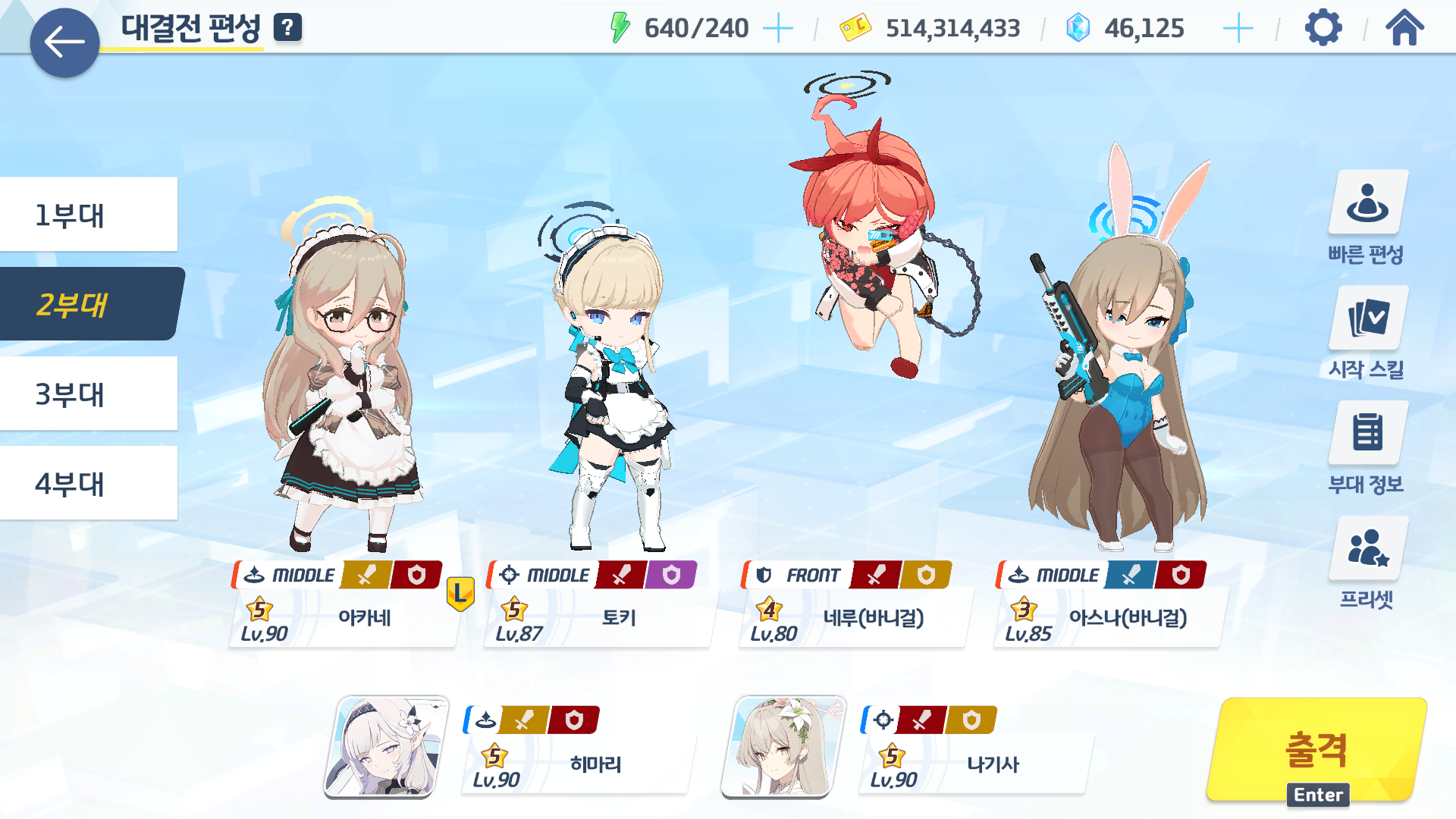Add energy with the plus button
Screen dimensions: 1456x819
[x=777, y=29]
